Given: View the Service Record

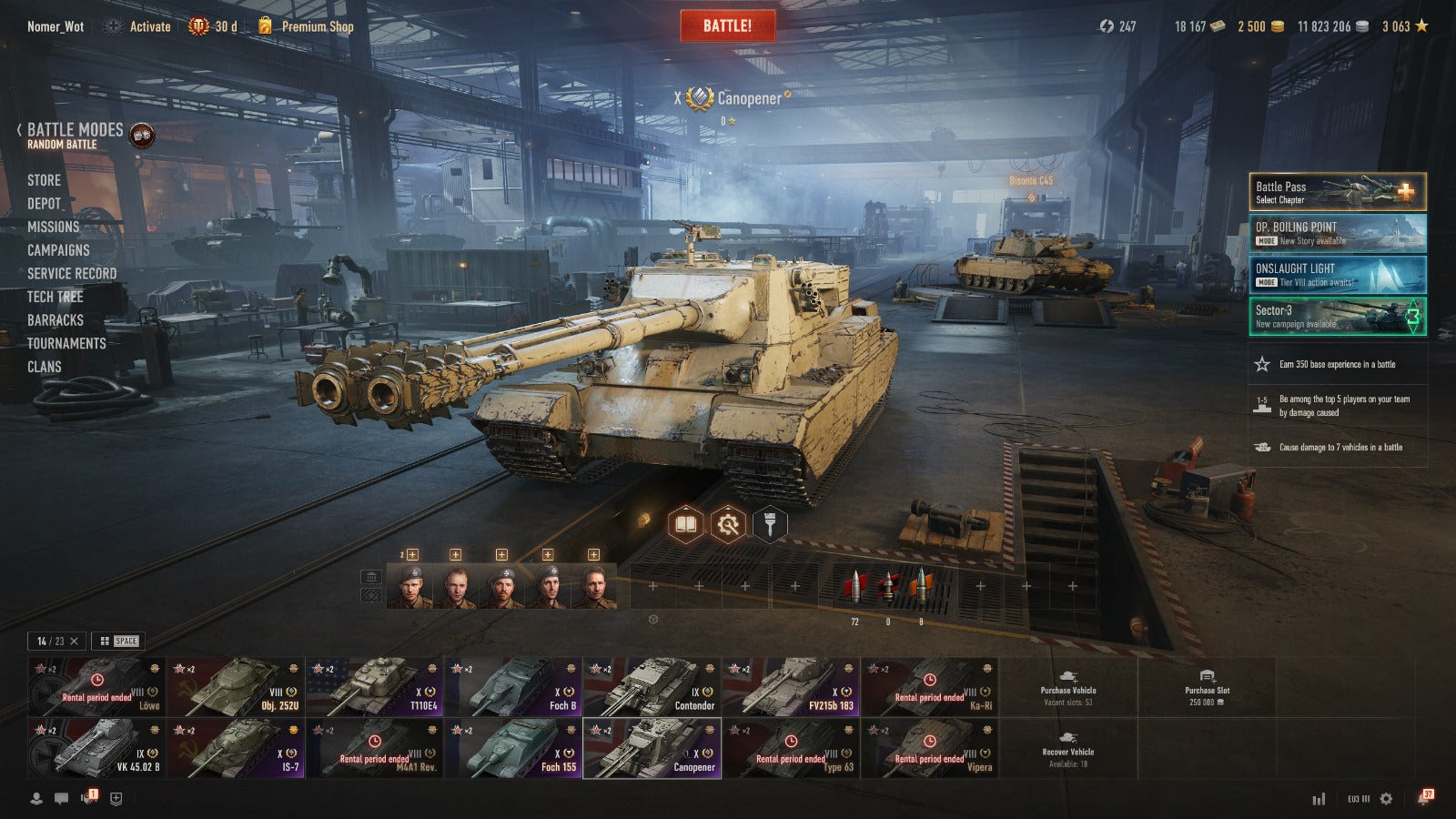Looking at the screenshot, I should [72, 274].
